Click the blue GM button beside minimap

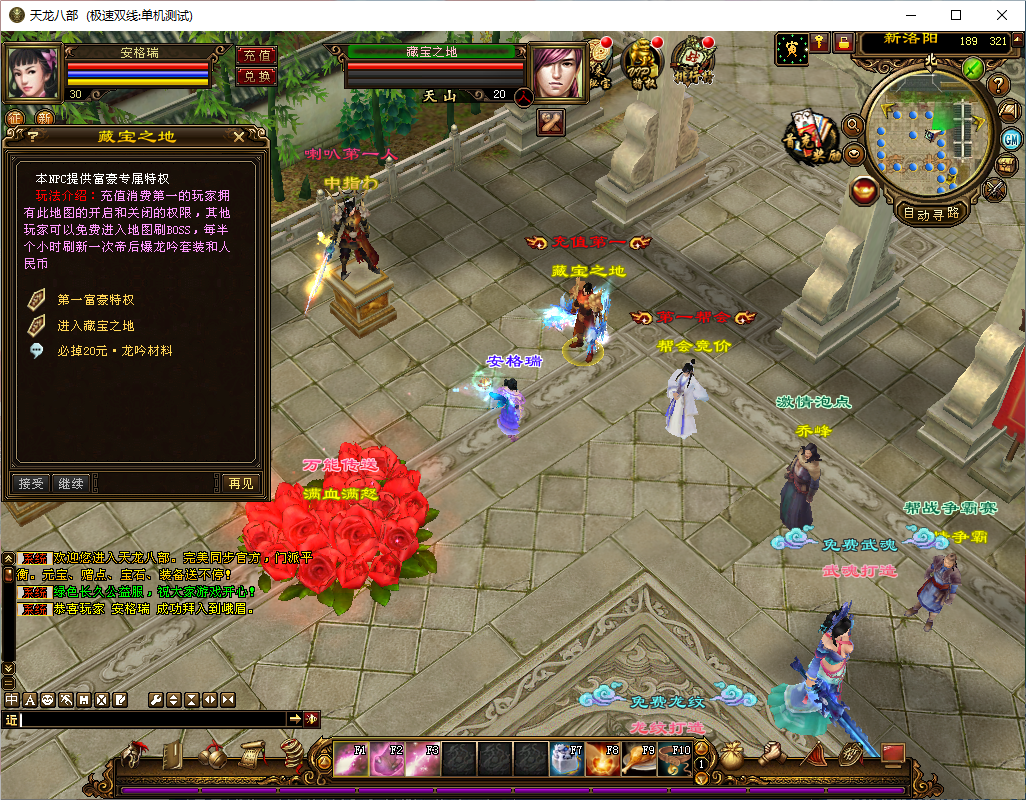click(1010, 137)
